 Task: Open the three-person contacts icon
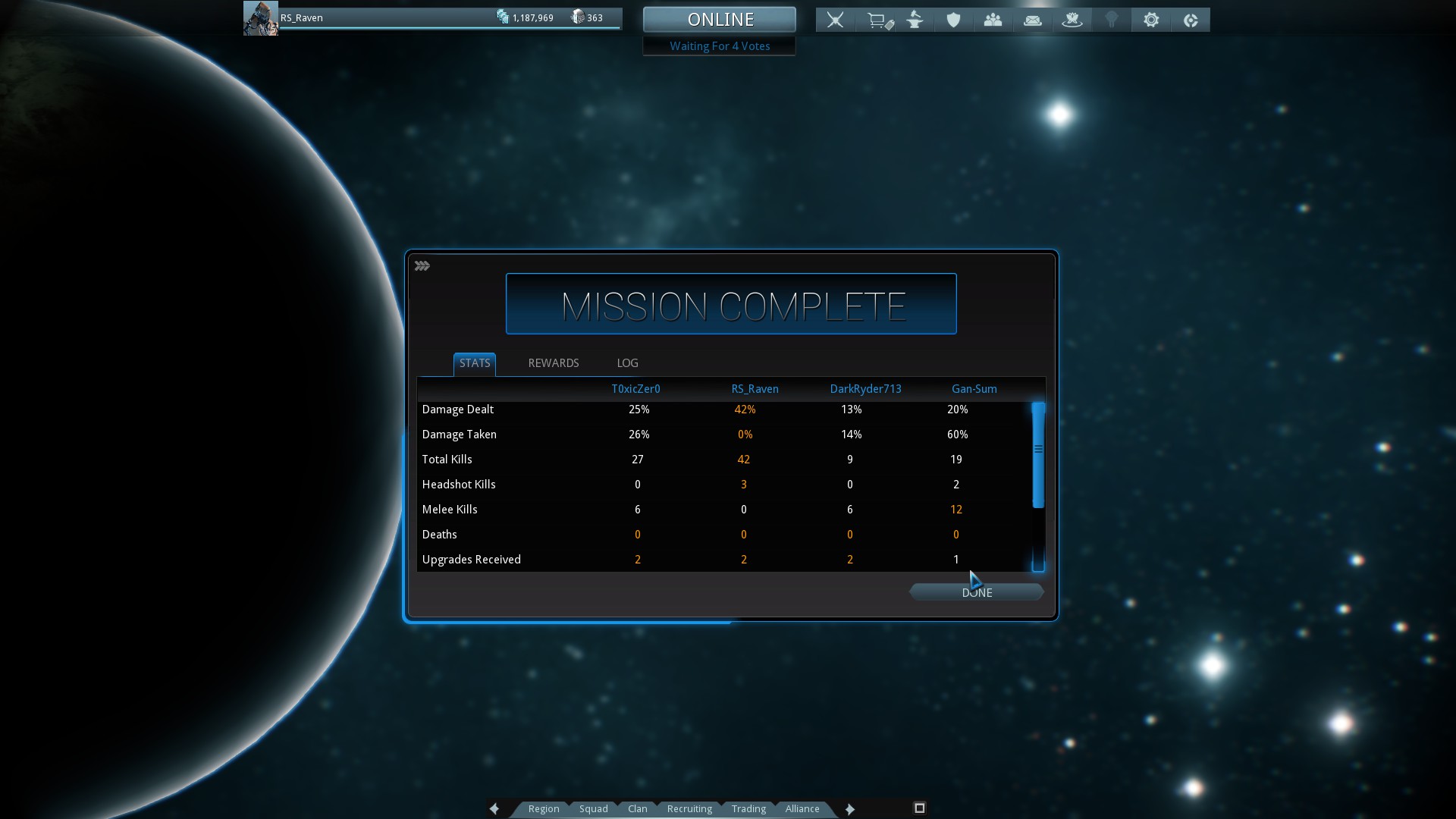point(993,20)
